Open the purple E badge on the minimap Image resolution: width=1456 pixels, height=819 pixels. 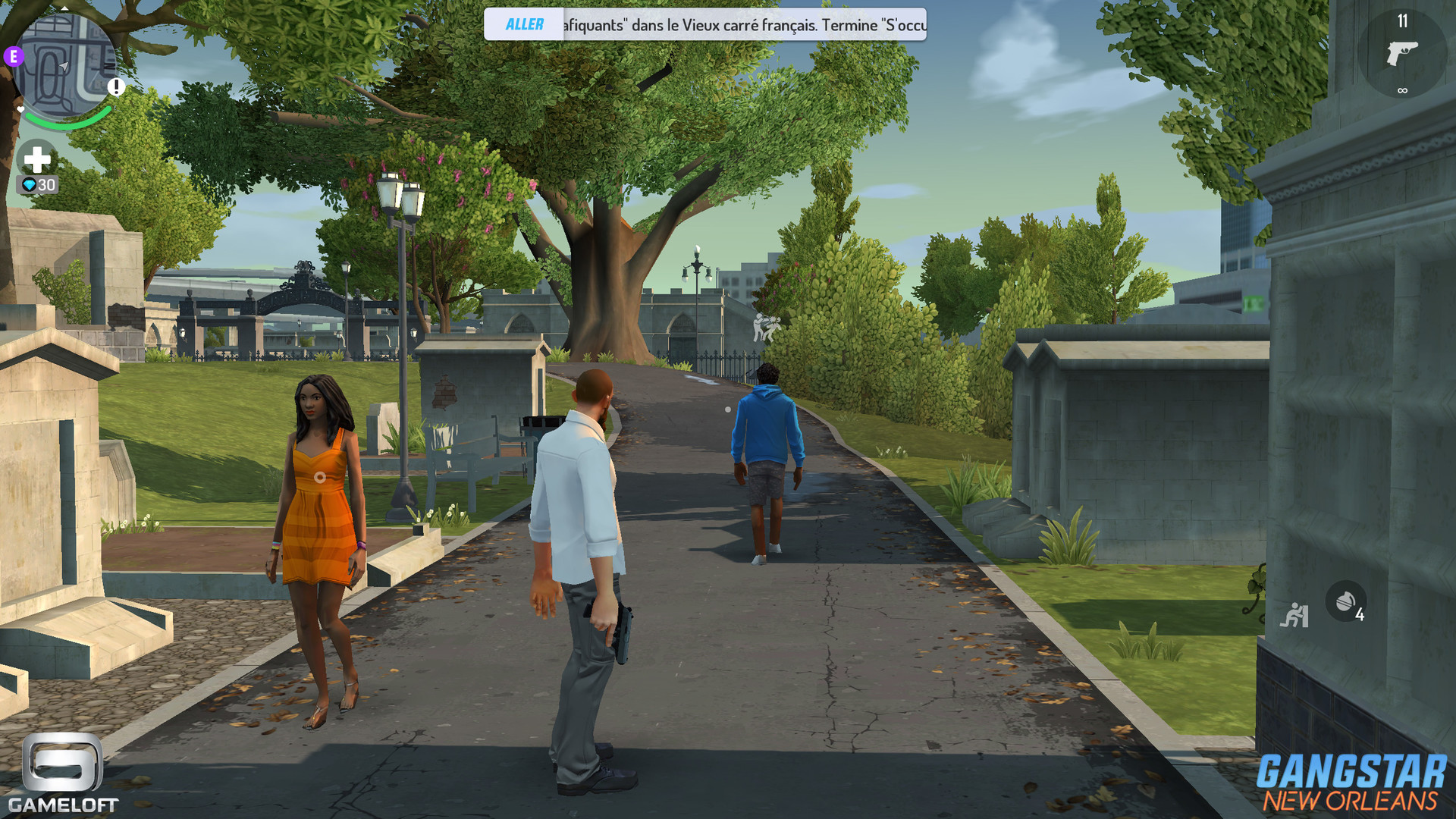click(x=14, y=56)
